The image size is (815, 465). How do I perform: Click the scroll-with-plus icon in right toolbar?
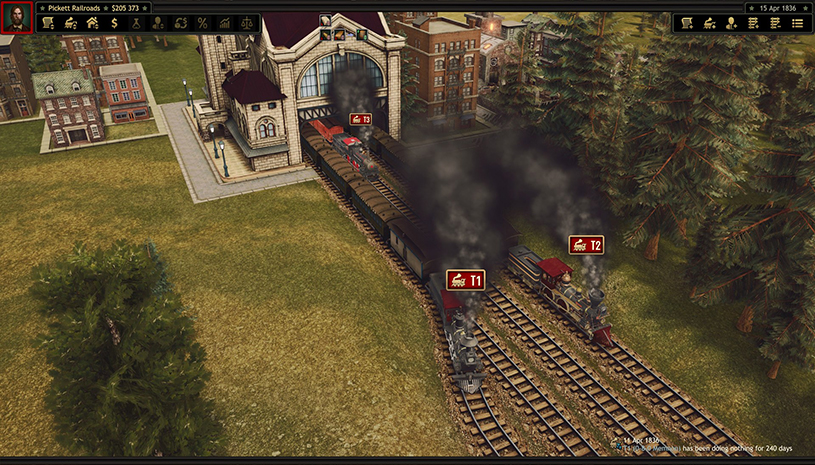click(x=687, y=23)
